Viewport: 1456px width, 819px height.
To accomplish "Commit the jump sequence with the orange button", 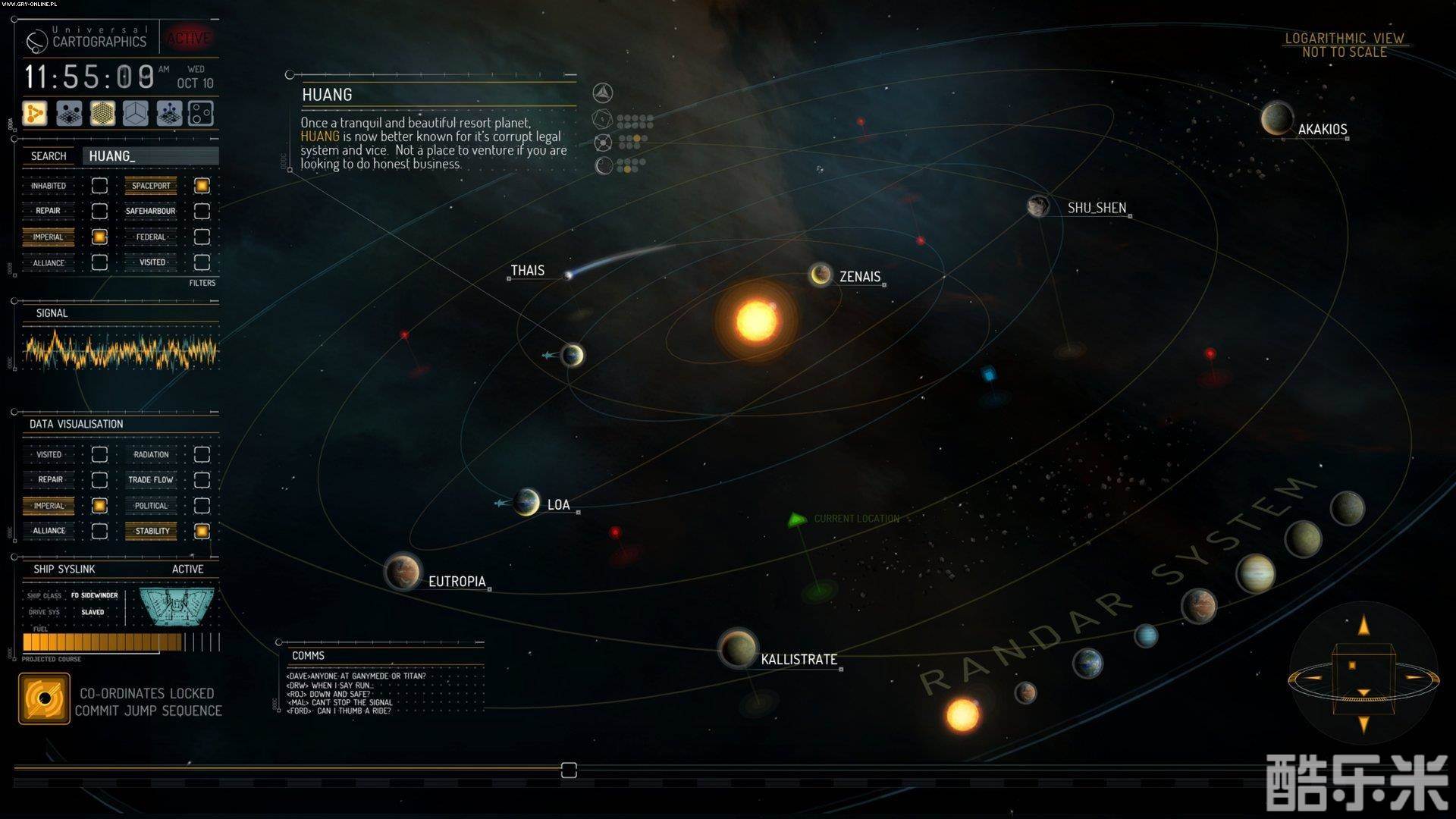I will coord(44,698).
